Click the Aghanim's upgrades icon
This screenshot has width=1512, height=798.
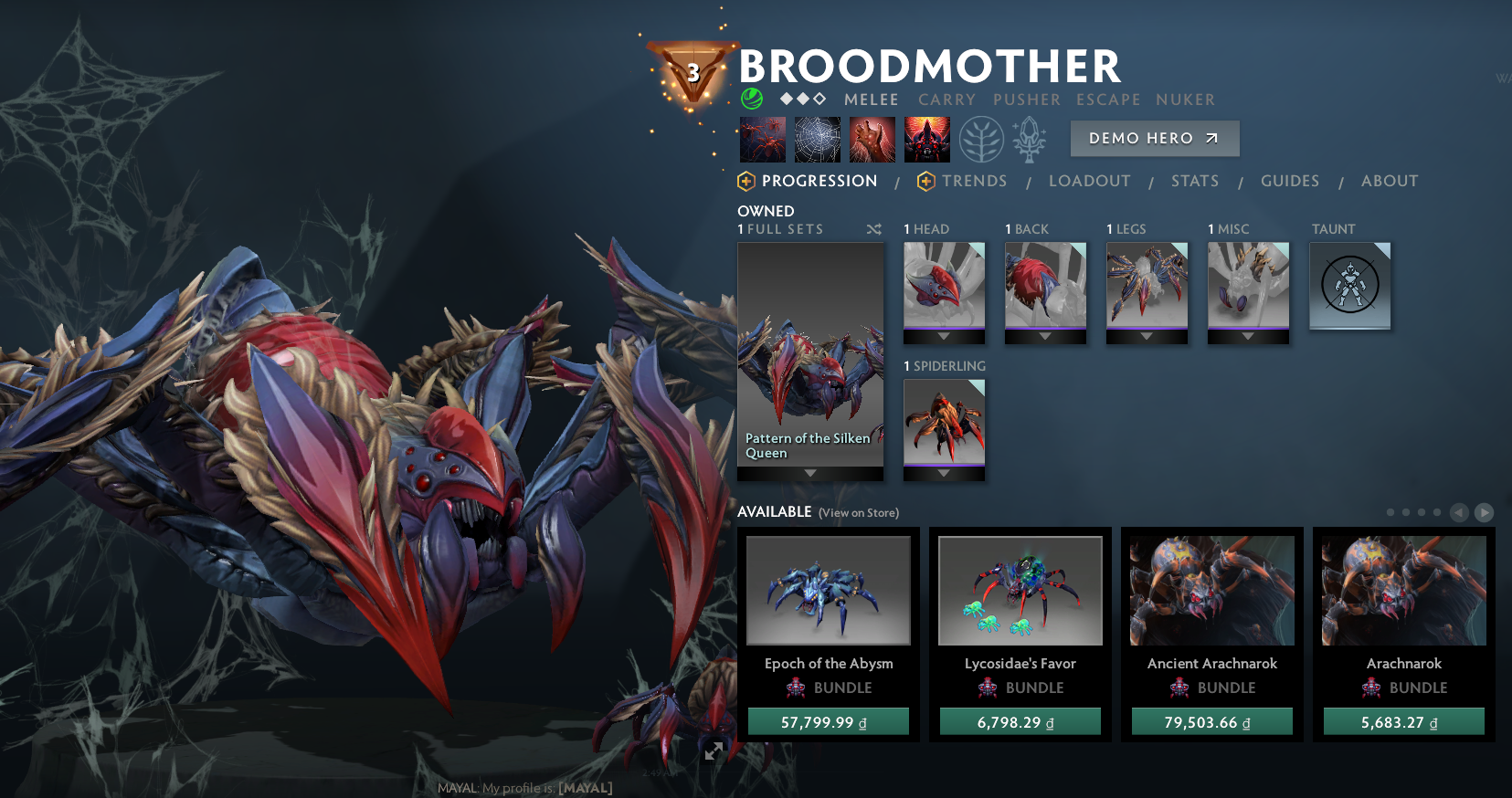click(x=1030, y=139)
